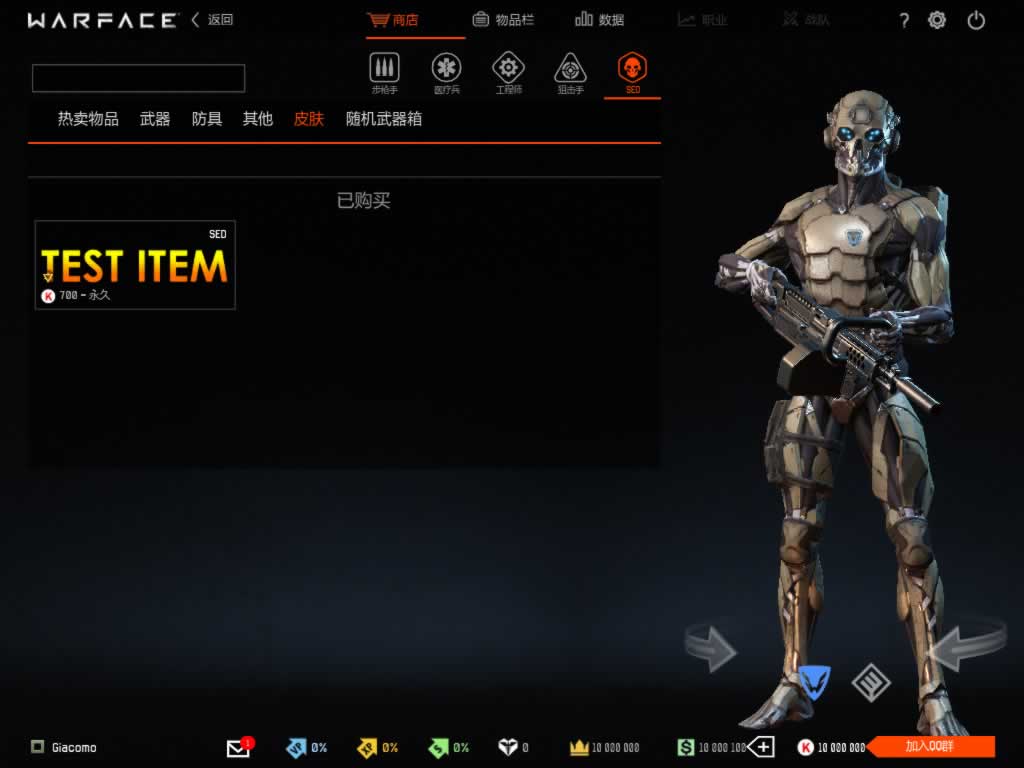This screenshot has width=1024, height=768.
Task: Open settings with the gear icon
Action: pos(937,20)
